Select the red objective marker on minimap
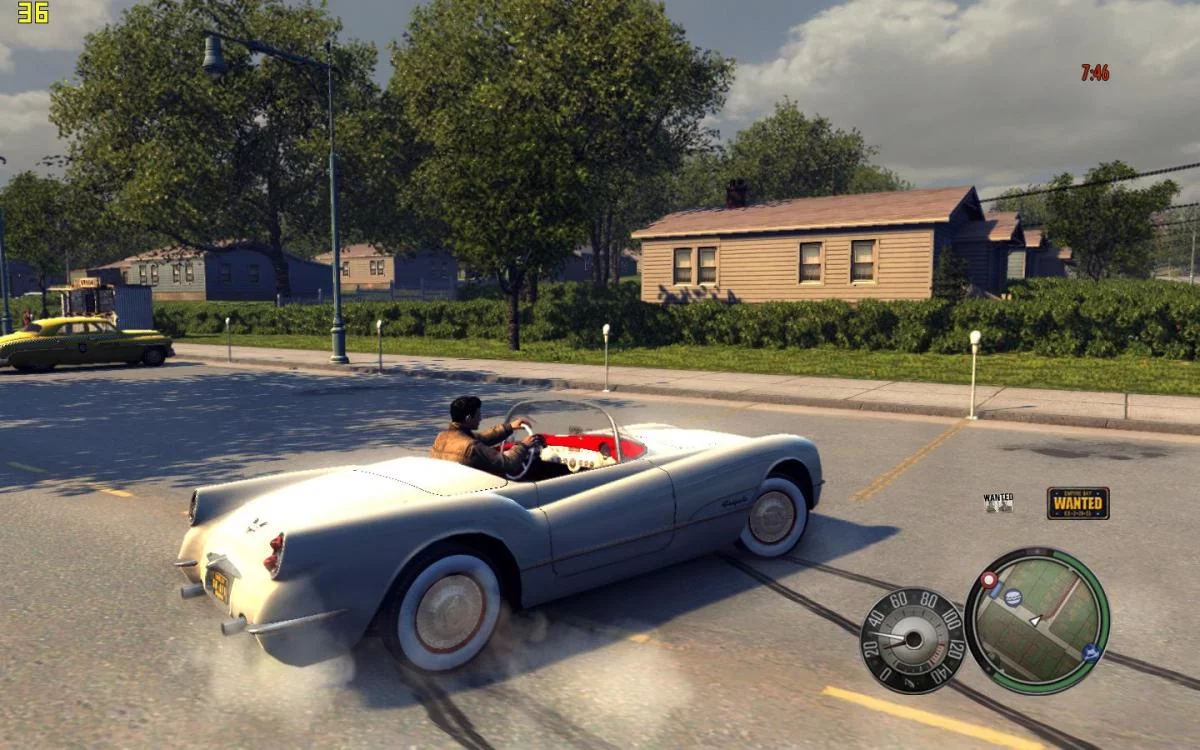 pyautogui.click(x=989, y=579)
